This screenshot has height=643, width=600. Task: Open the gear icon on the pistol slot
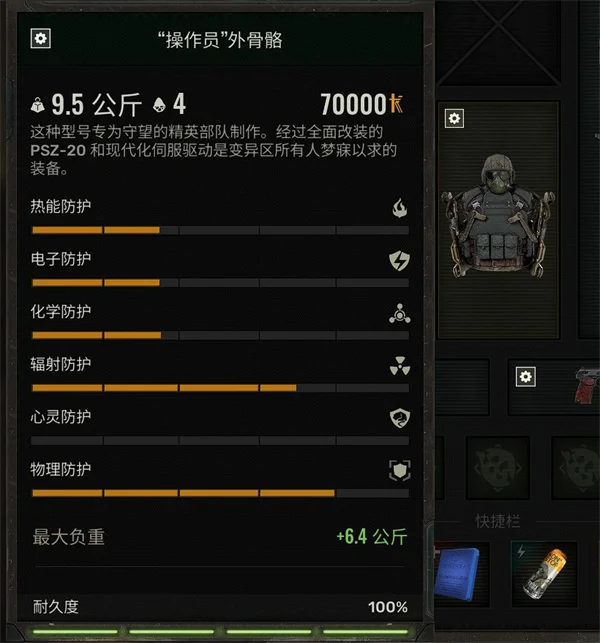click(526, 376)
